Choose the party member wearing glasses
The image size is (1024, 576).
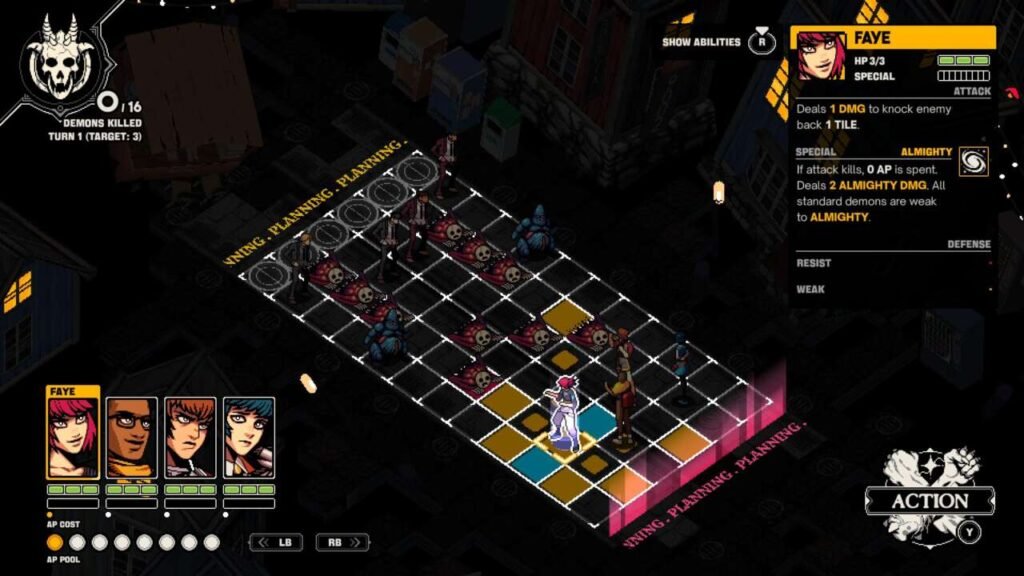point(132,438)
